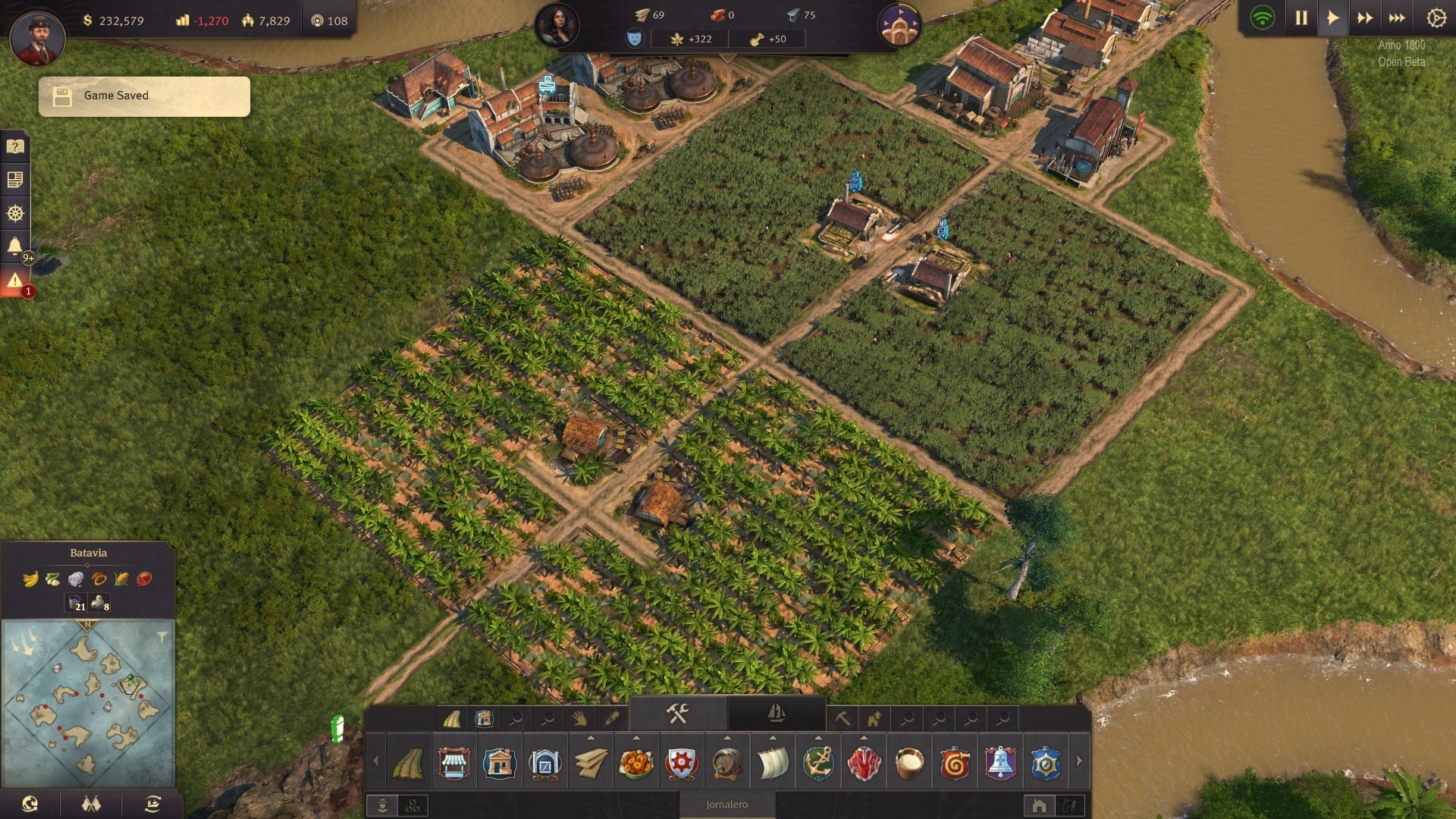Choose the marketplace building icon

pyautogui.click(x=454, y=763)
